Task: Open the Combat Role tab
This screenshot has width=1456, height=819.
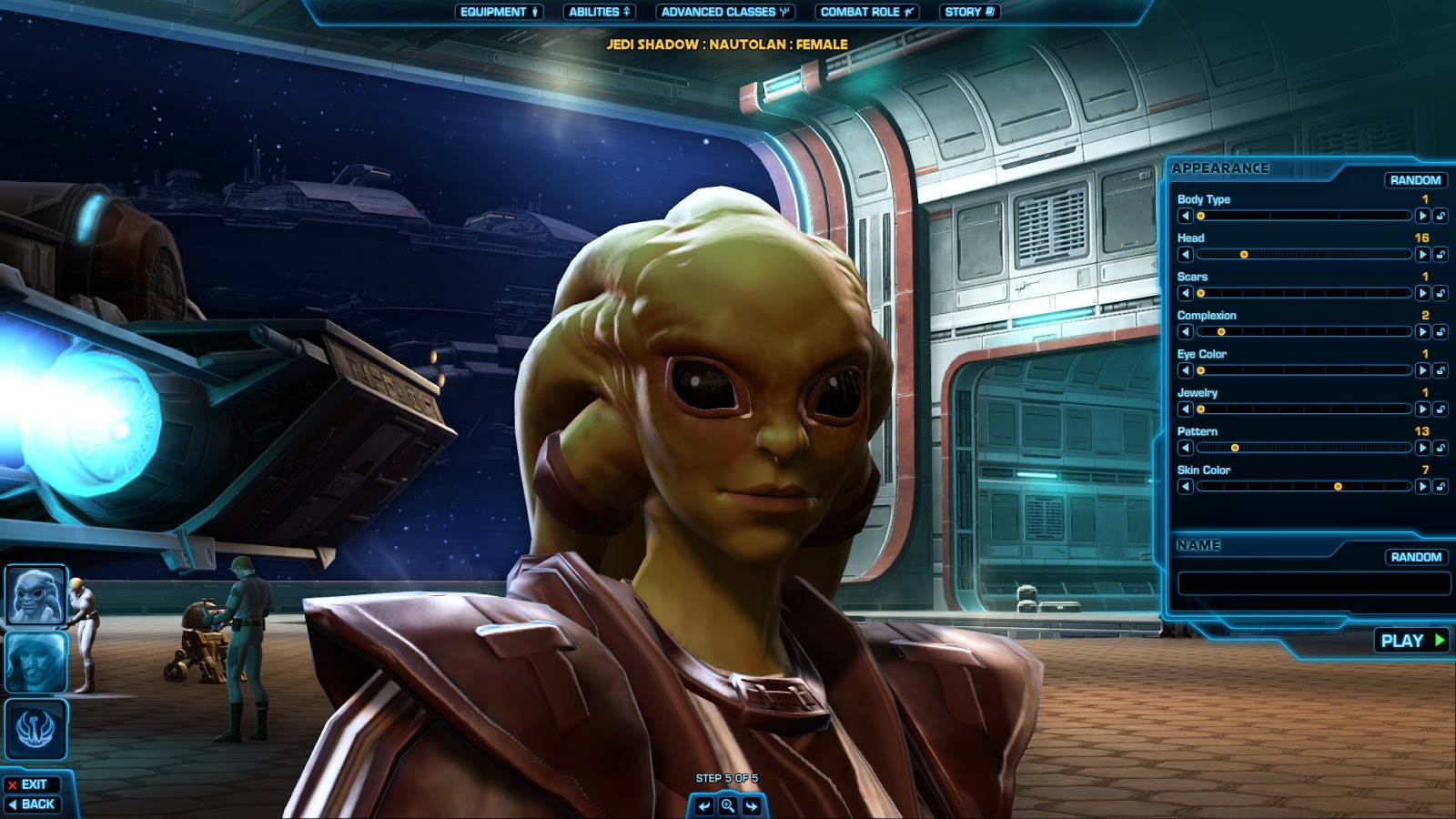Action: (865, 13)
